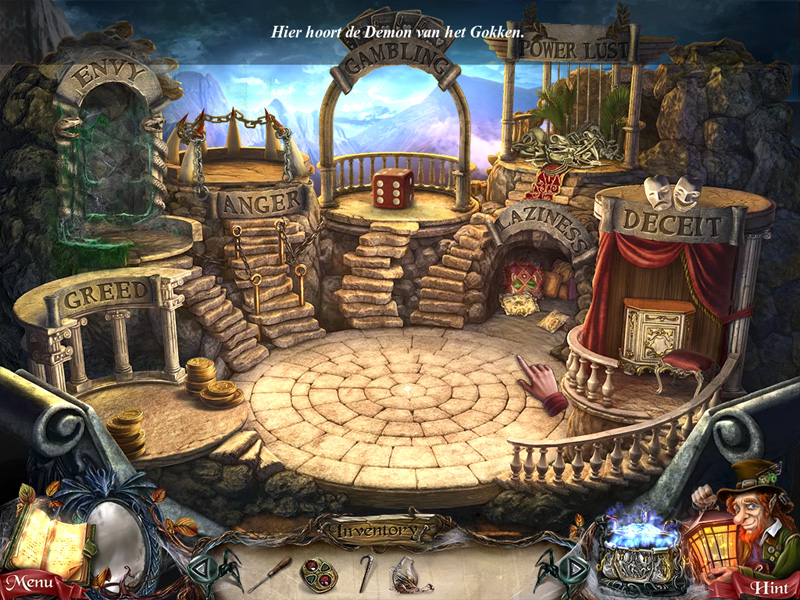Choose the hooked cane inventory item
This screenshot has width=800, height=600.
click(x=366, y=572)
